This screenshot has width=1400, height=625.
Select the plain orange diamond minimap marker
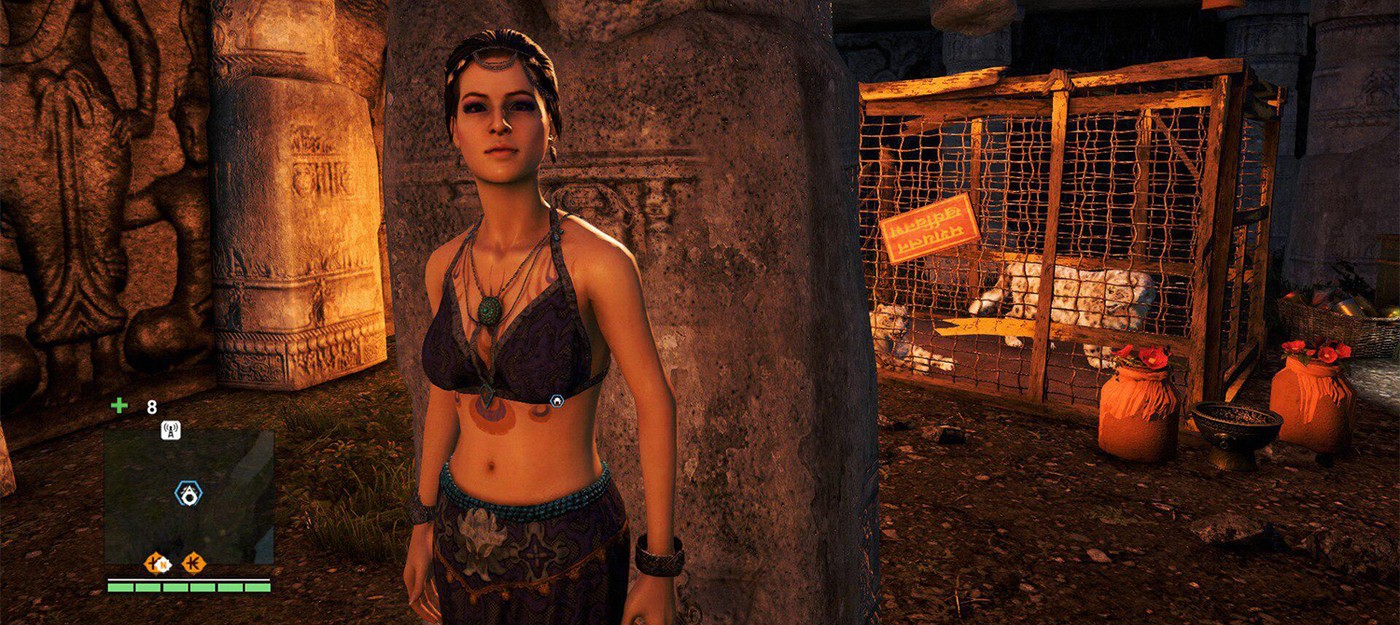point(193,563)
